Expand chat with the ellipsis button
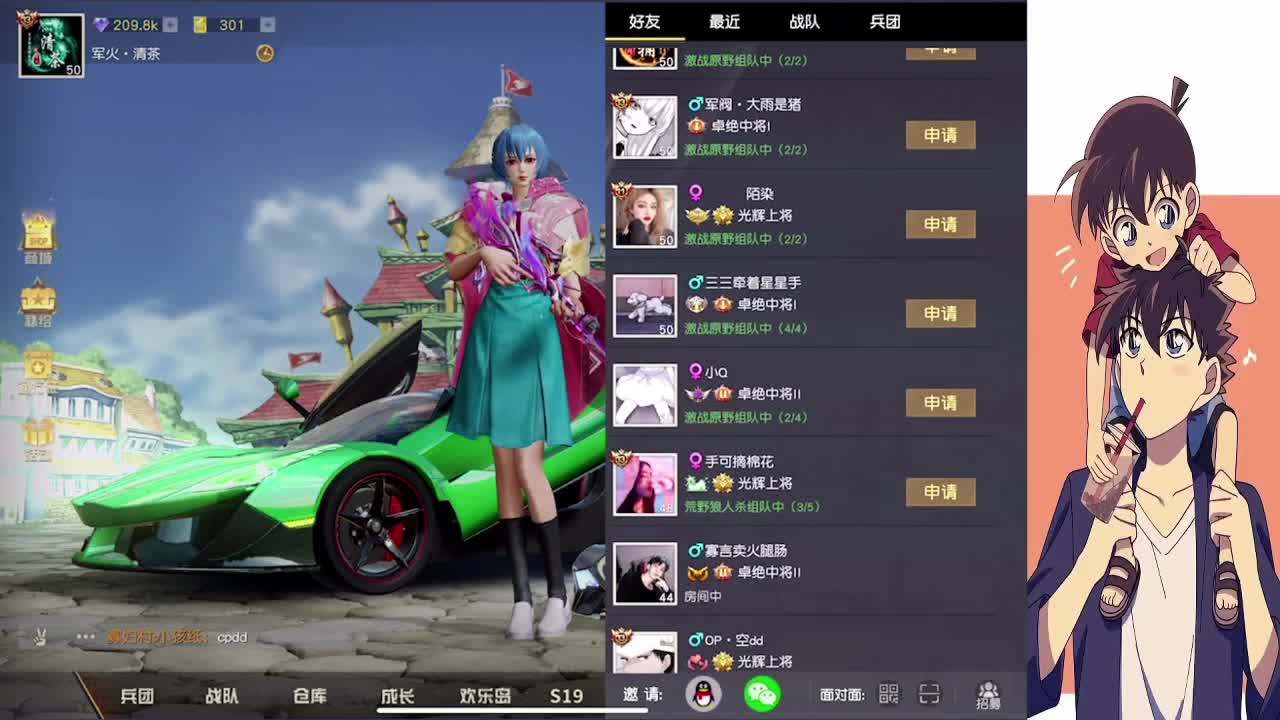 (x=85, y=634)
